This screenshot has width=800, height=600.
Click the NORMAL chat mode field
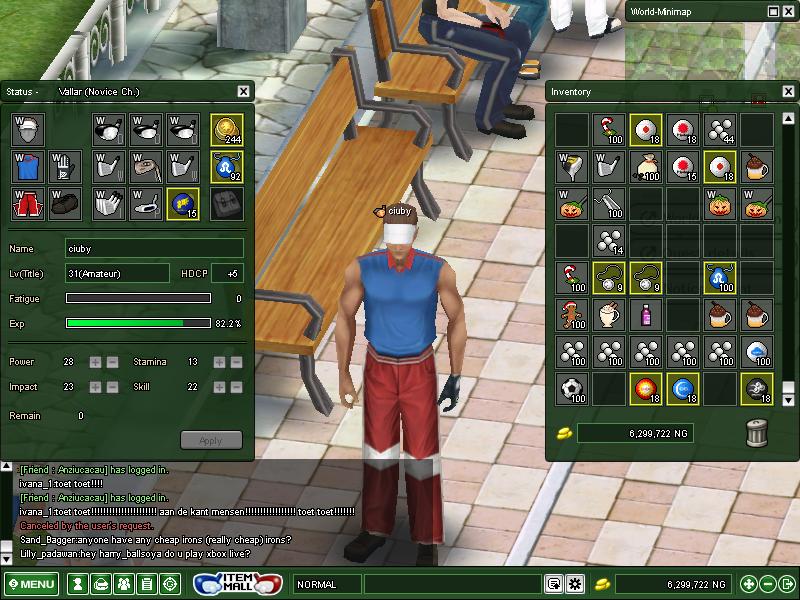326,584
